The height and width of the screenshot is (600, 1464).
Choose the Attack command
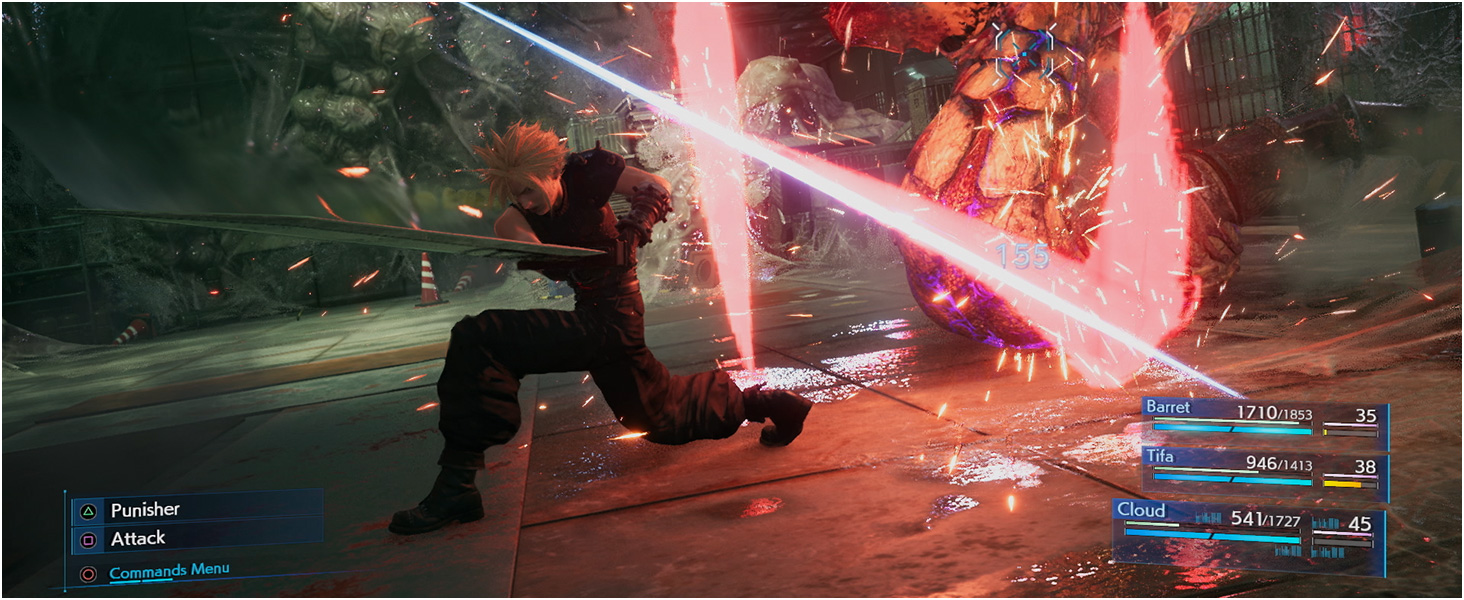pyautogui.click(x=138, y=539)
